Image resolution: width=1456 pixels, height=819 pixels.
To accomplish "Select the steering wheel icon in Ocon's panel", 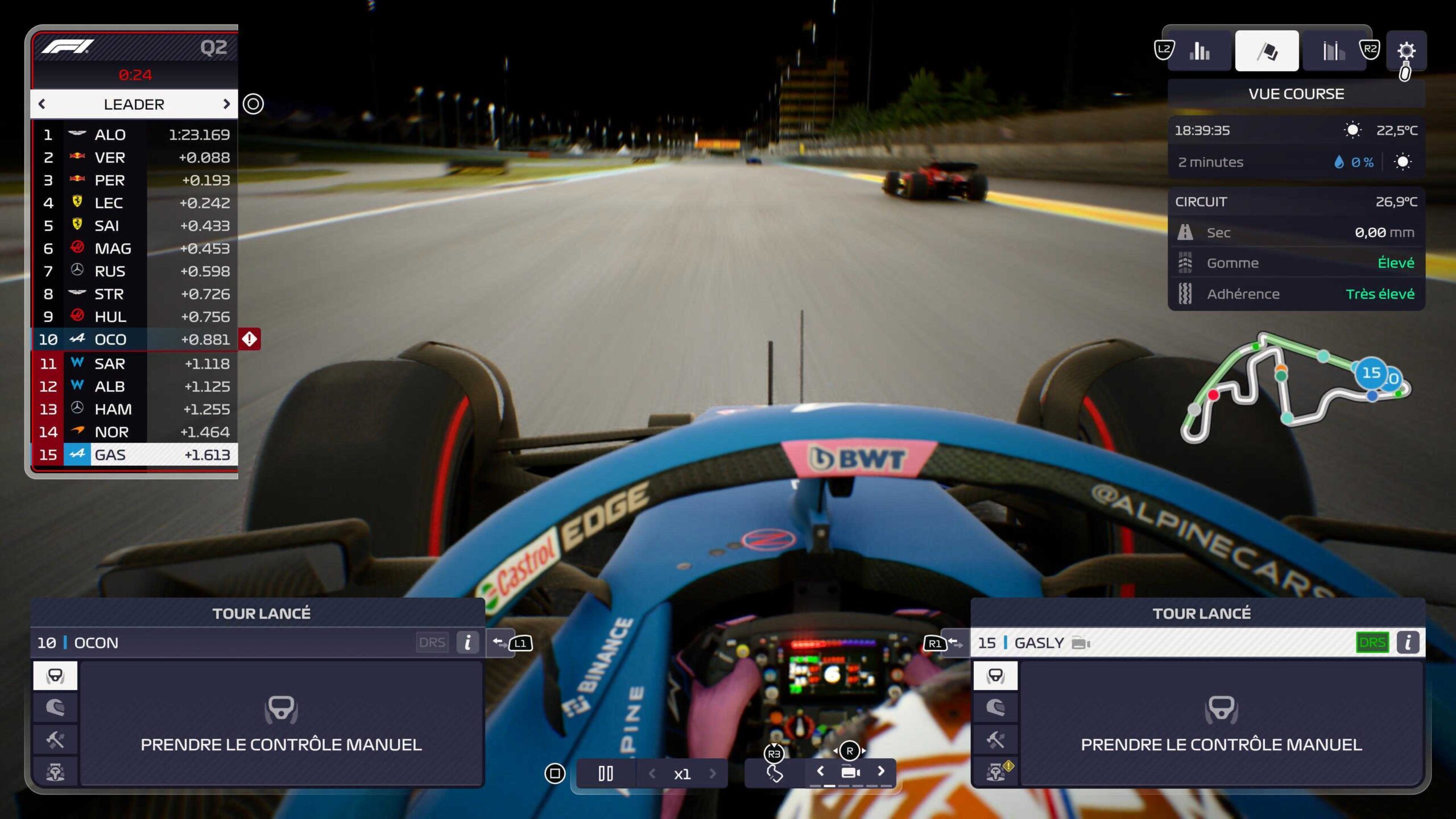I will (x=55, y=675).
